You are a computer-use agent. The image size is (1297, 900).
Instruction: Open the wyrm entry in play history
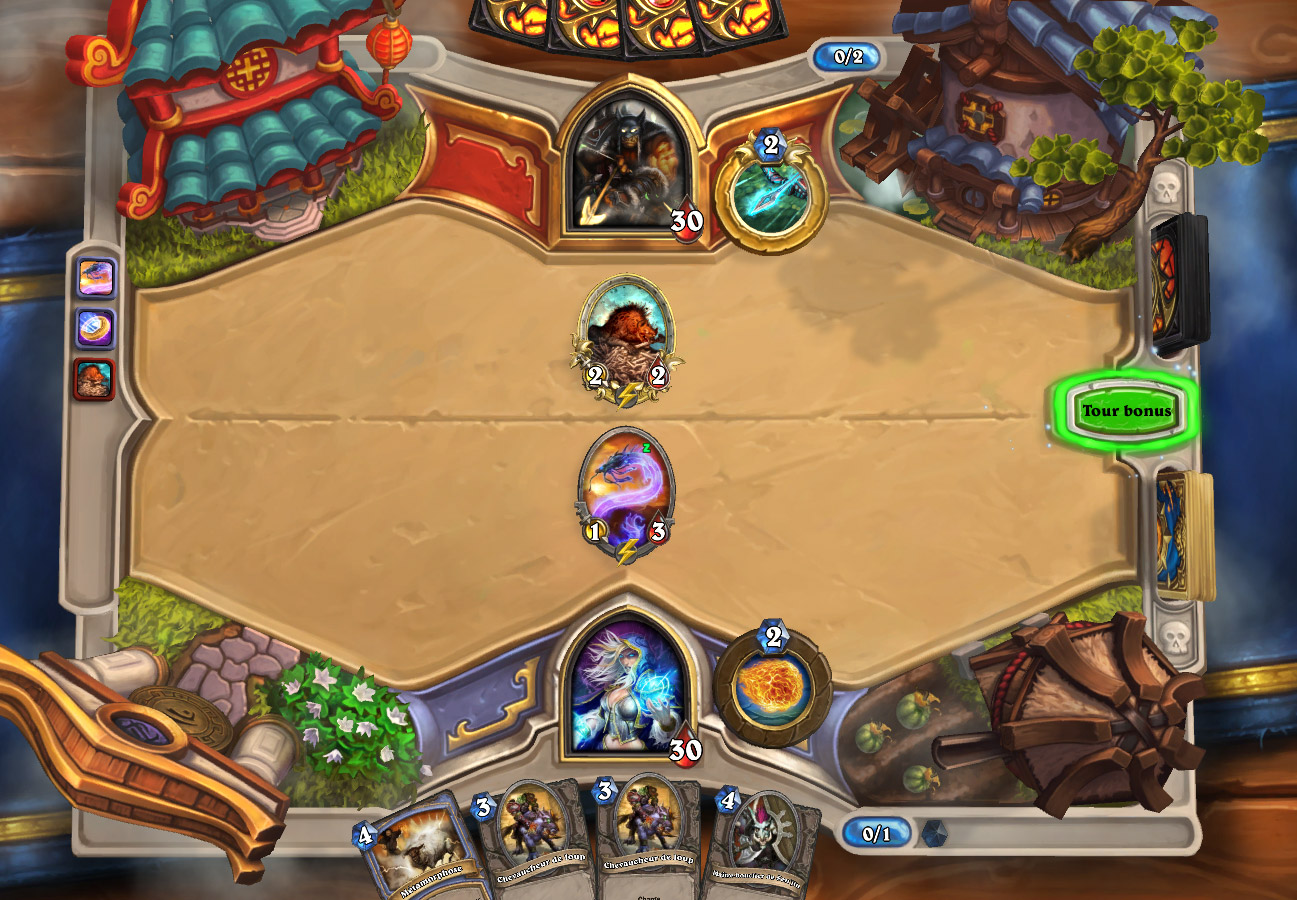tap(96, 278)
